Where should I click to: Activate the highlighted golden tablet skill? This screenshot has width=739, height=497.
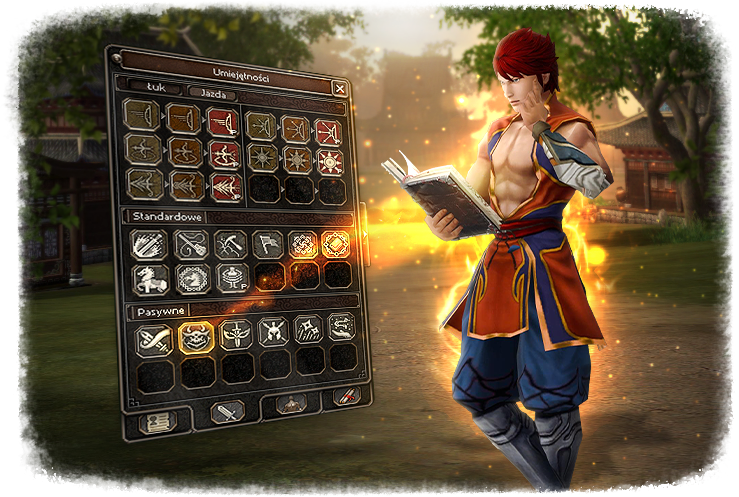[x=337, y=244]
